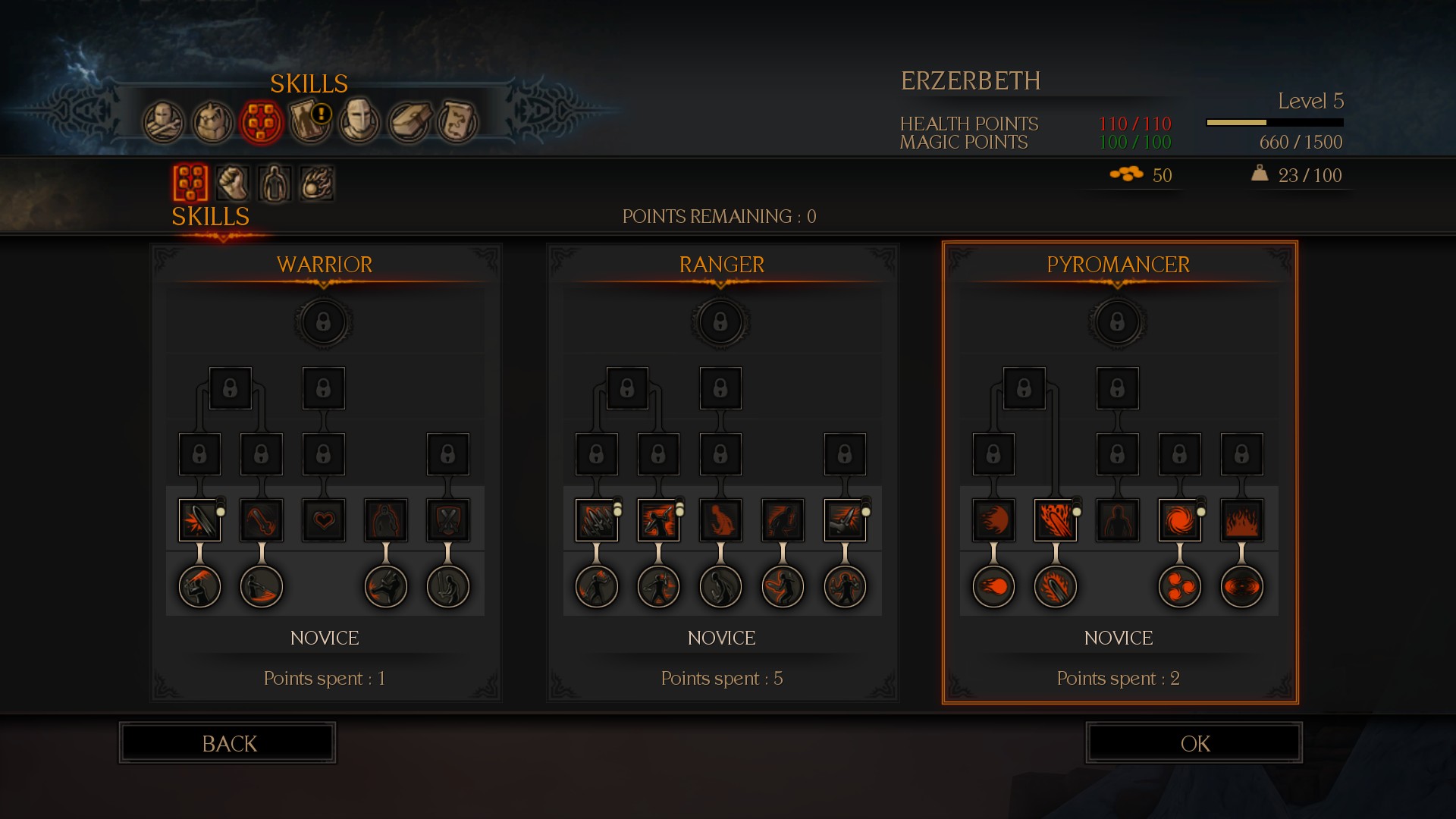Open the character card tab with alert
The width and height of the screenshot is (1456, 819).
(x=310, y=121)
